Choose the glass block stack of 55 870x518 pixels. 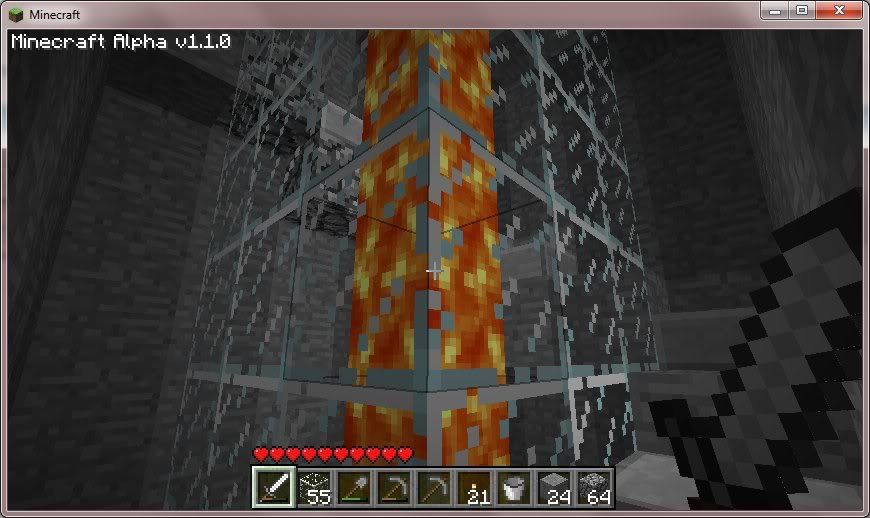pyautogui.click(x=313, y=487)
